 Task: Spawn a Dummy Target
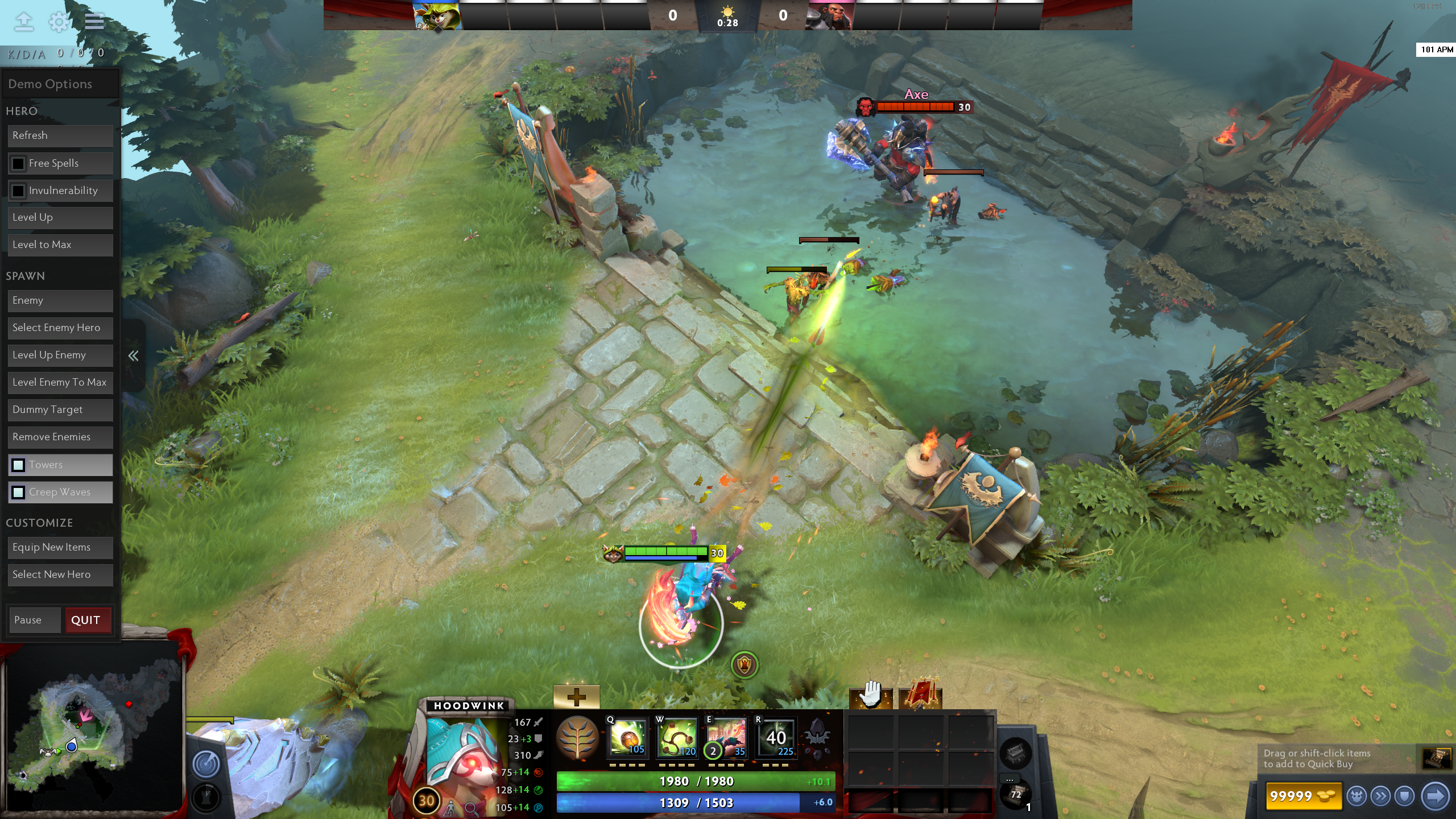(x=60, y=410)
